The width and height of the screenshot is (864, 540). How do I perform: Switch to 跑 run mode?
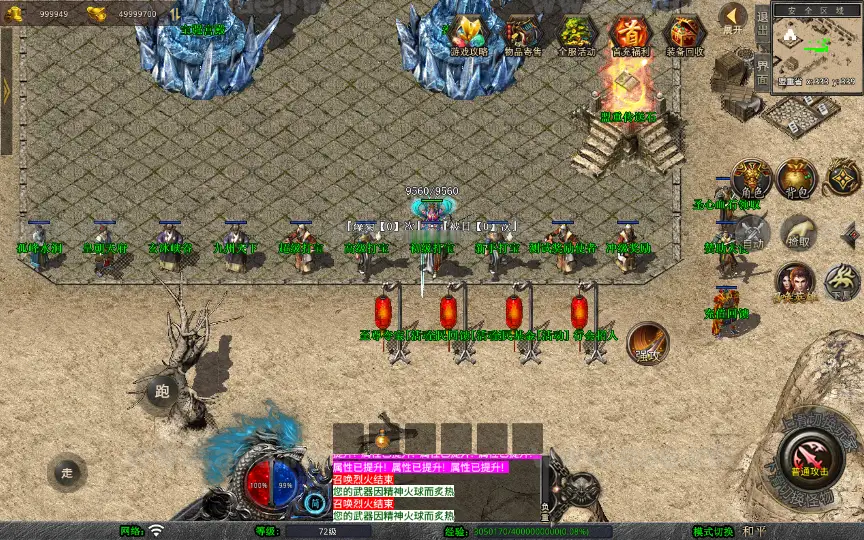162,391
